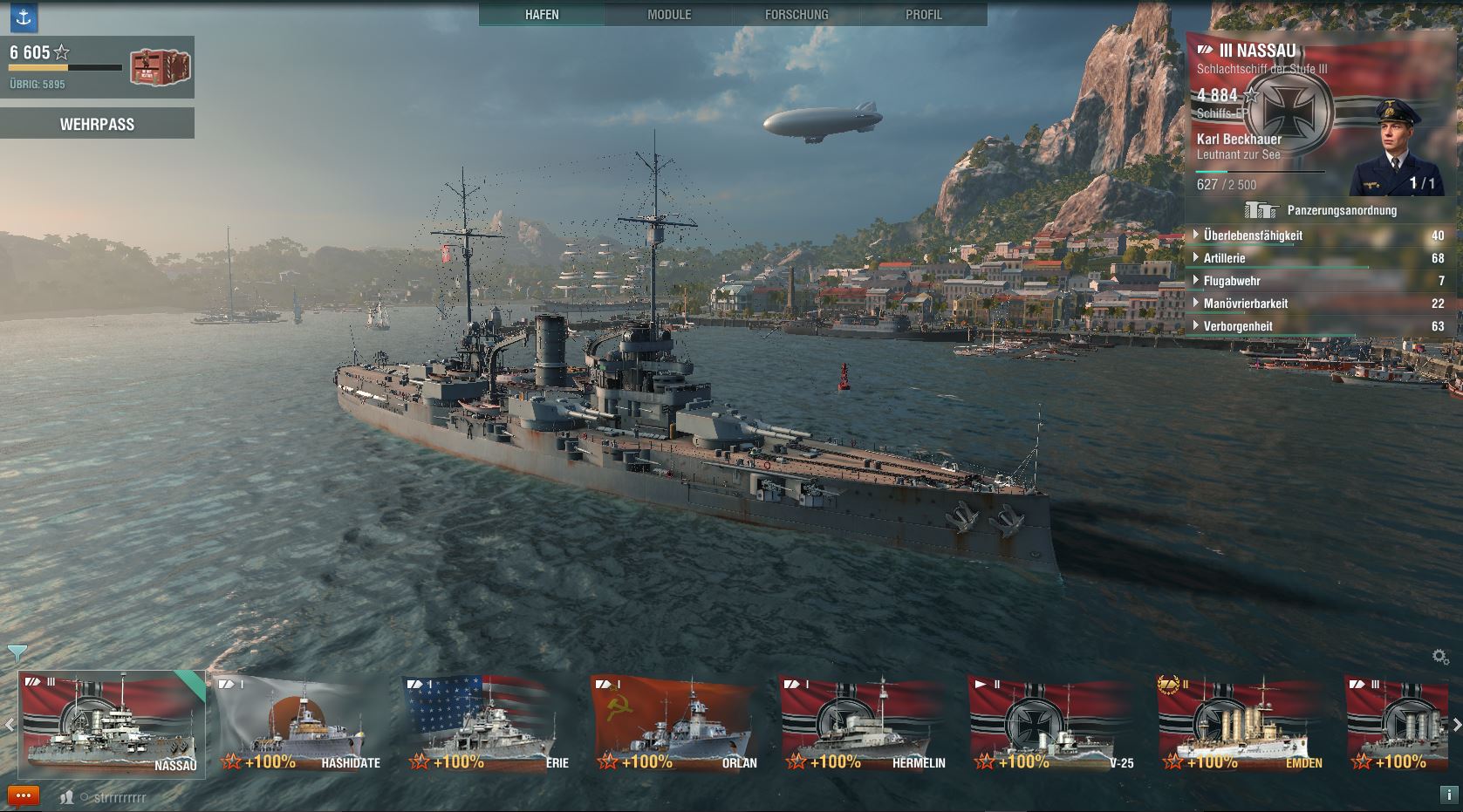Click the red supply container icon
Viewport: 1463px width, 812px height.
pos(161,68)
